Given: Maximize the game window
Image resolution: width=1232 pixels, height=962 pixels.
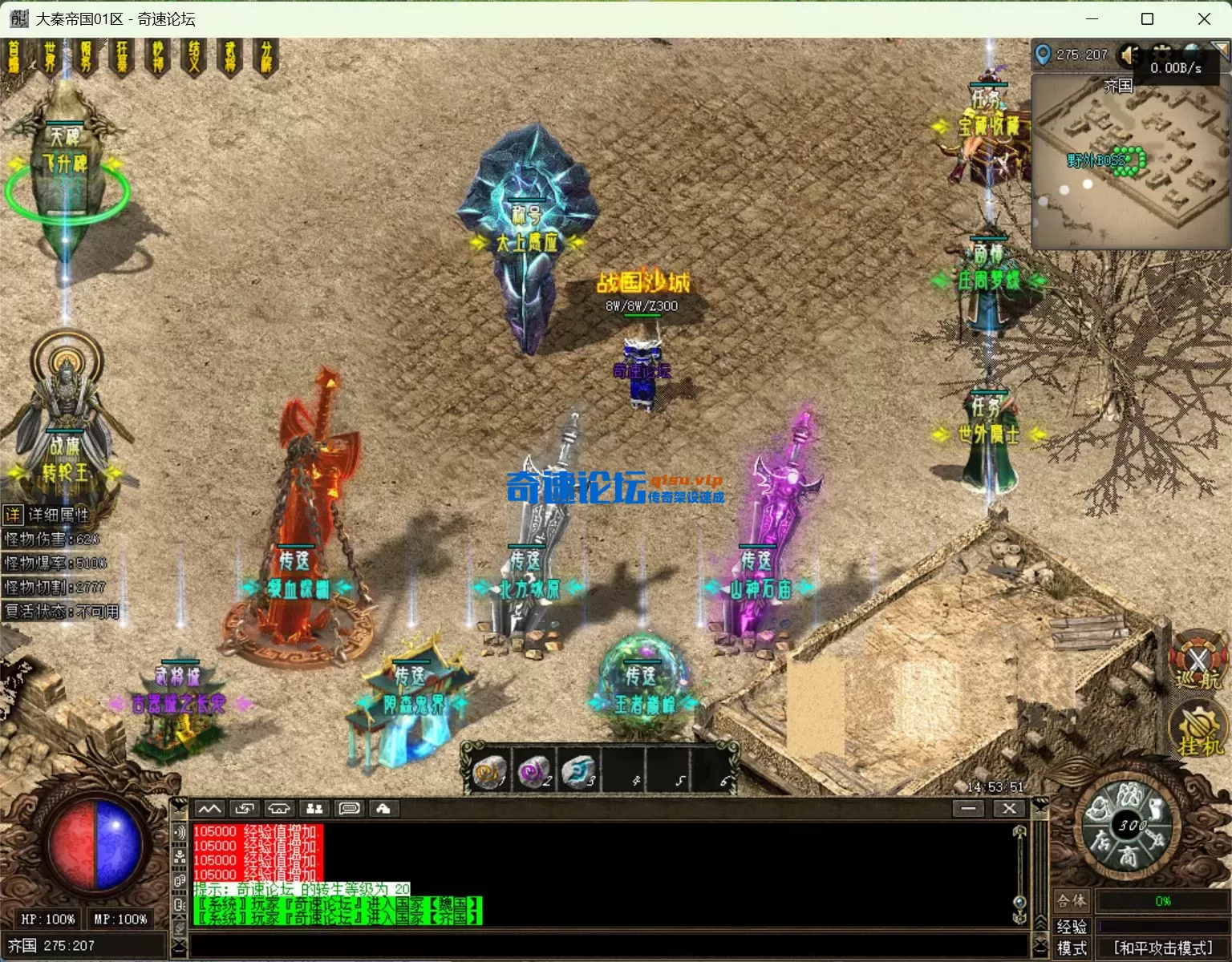Looking at the screenshot, I should [x=1147, y=18].
